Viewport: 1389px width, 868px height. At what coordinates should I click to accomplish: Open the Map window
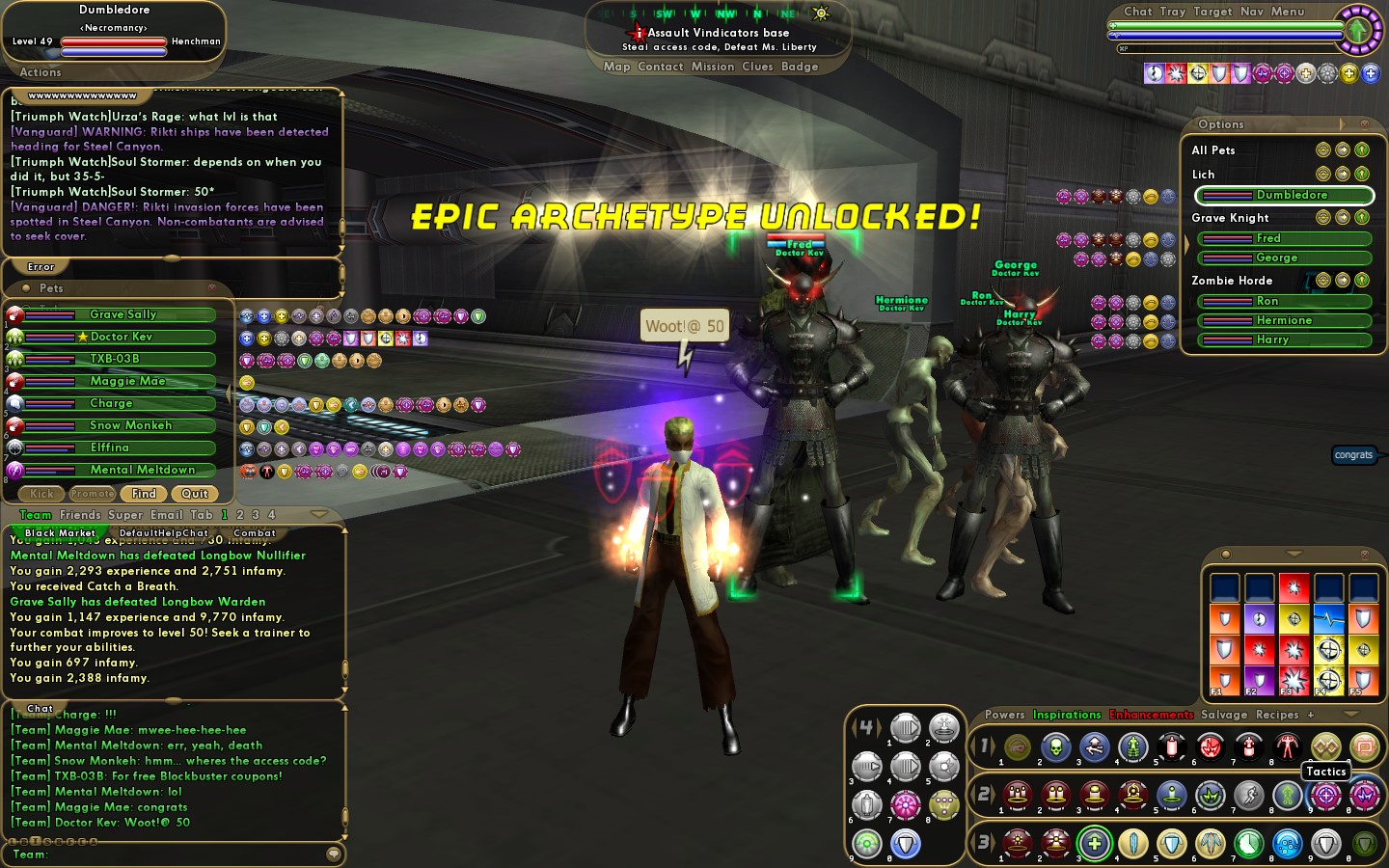(616, 67)
